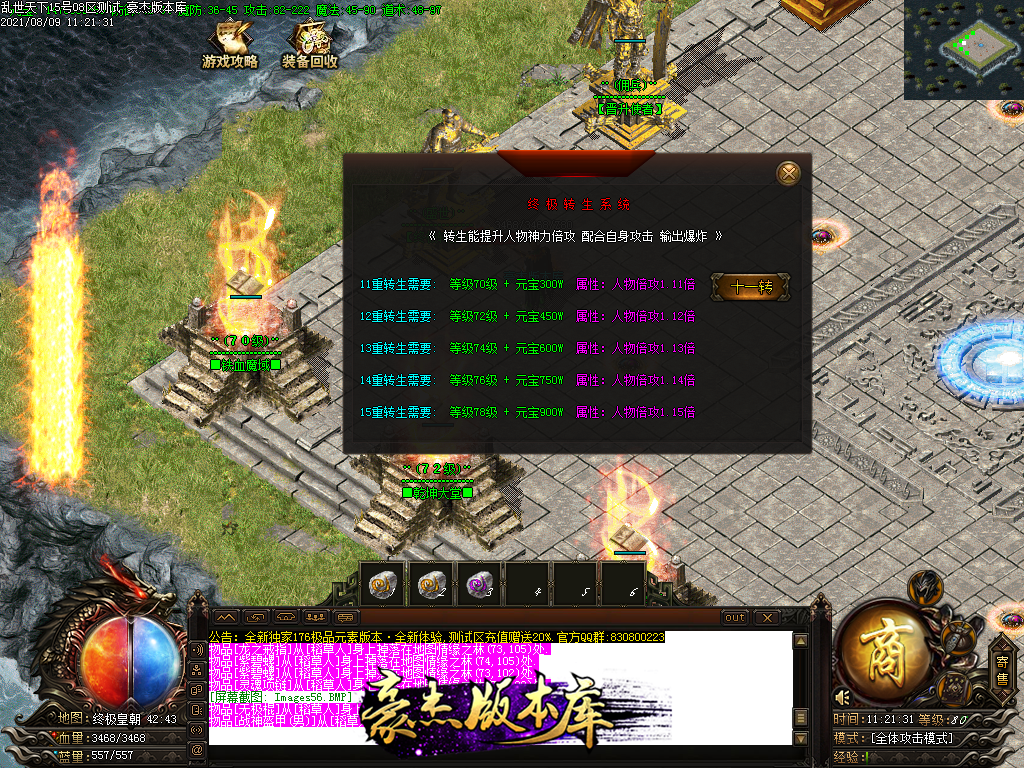Click the @ chat channel button
Screen dimensions: 1024x768
point(197,748)
